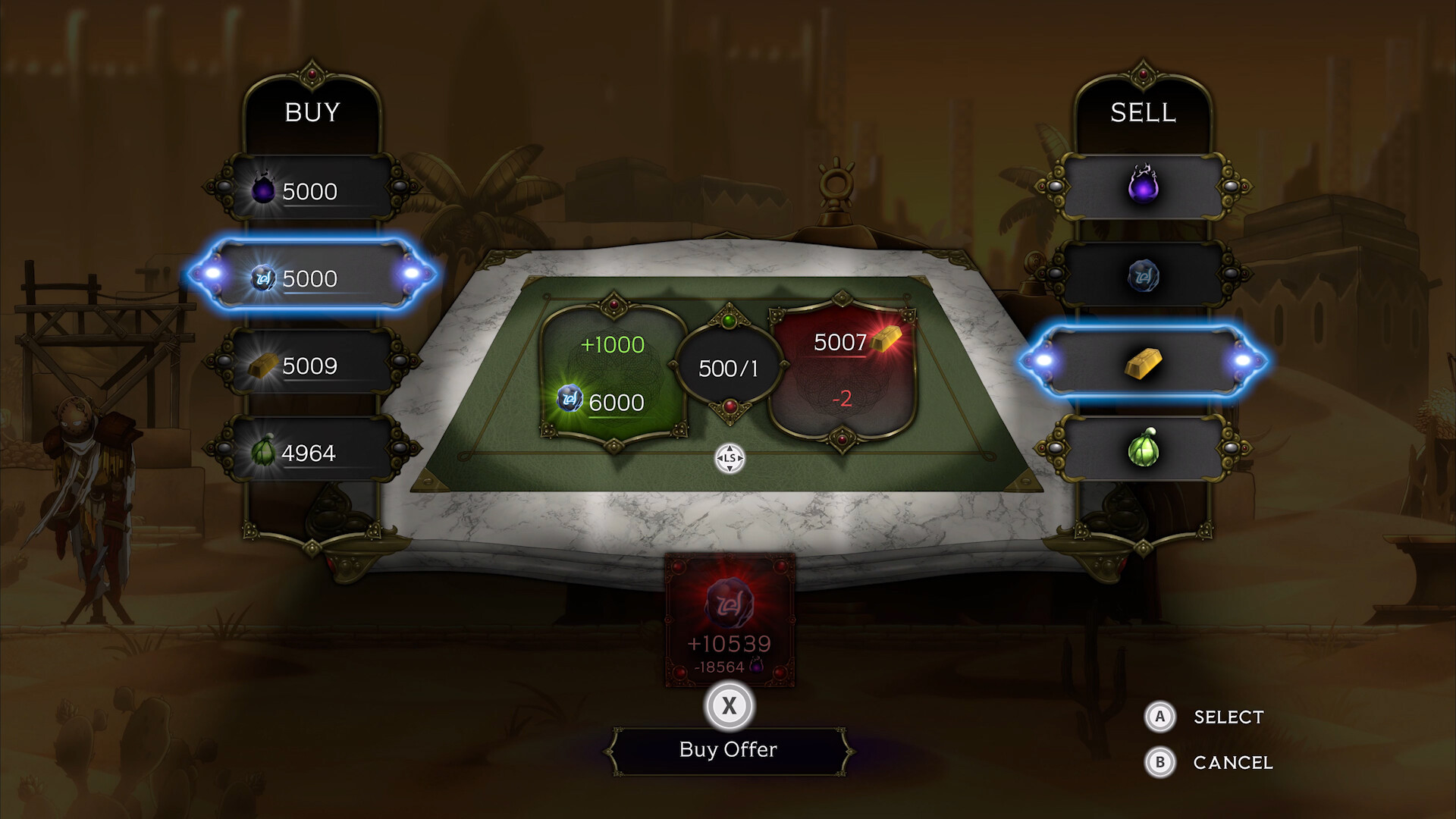Pick the gold bar buy entry at 5009

[x=311, y=365]
